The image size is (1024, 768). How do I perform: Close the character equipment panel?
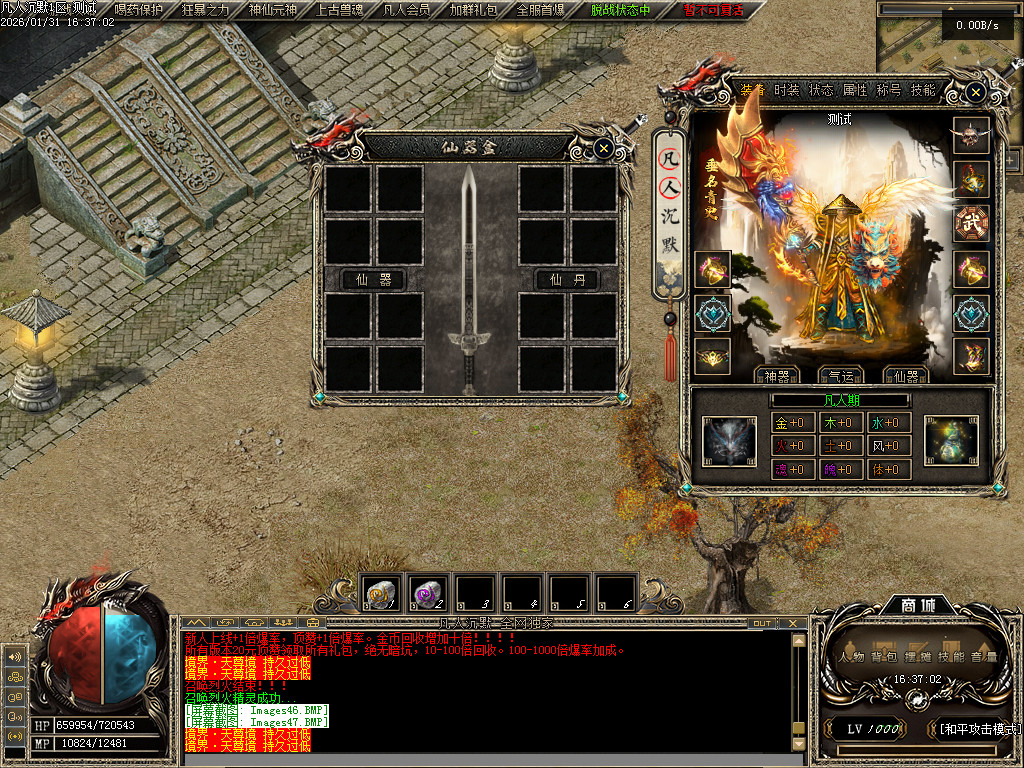[975, 92]
